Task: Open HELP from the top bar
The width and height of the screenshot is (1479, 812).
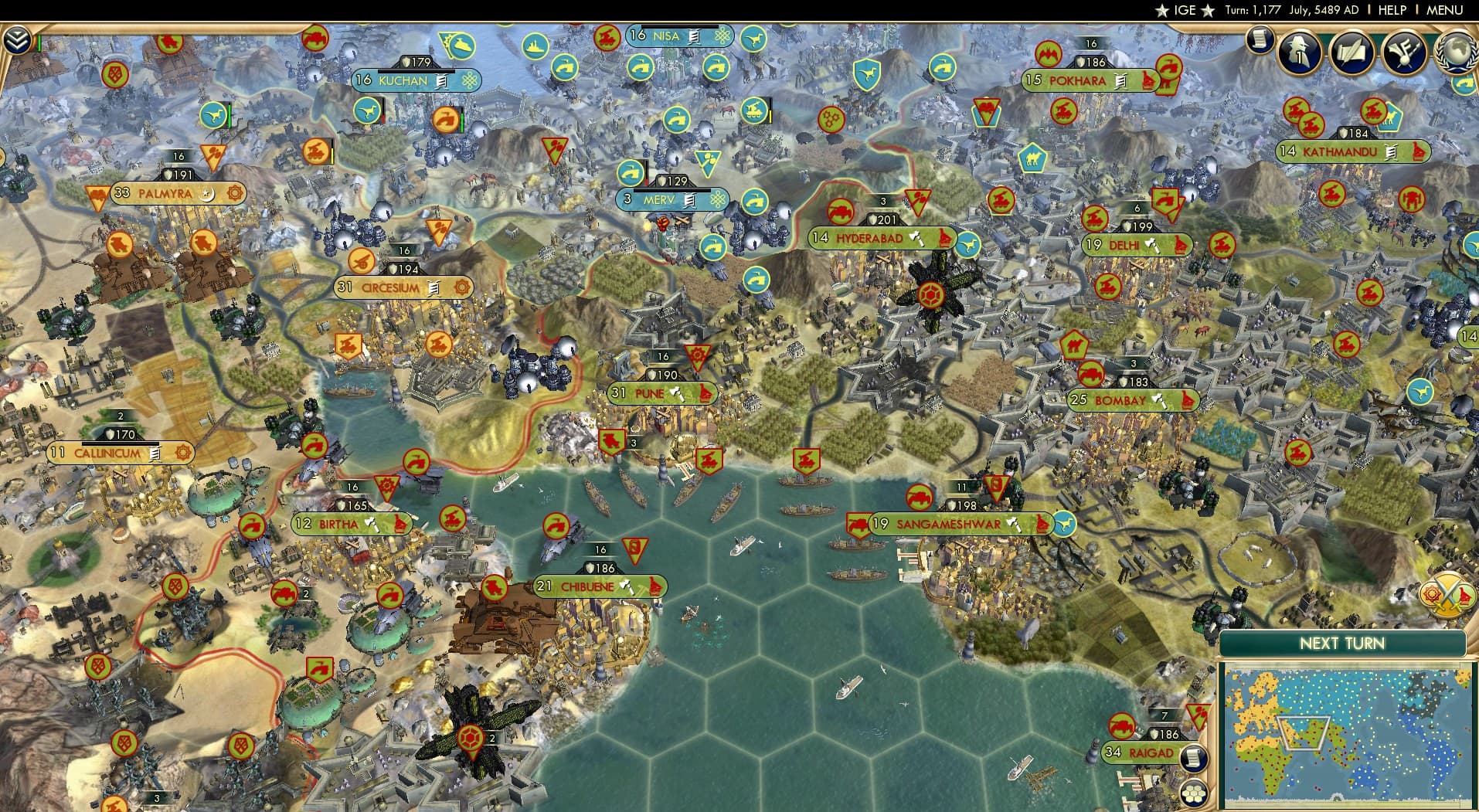Action: coord(1391,10)
